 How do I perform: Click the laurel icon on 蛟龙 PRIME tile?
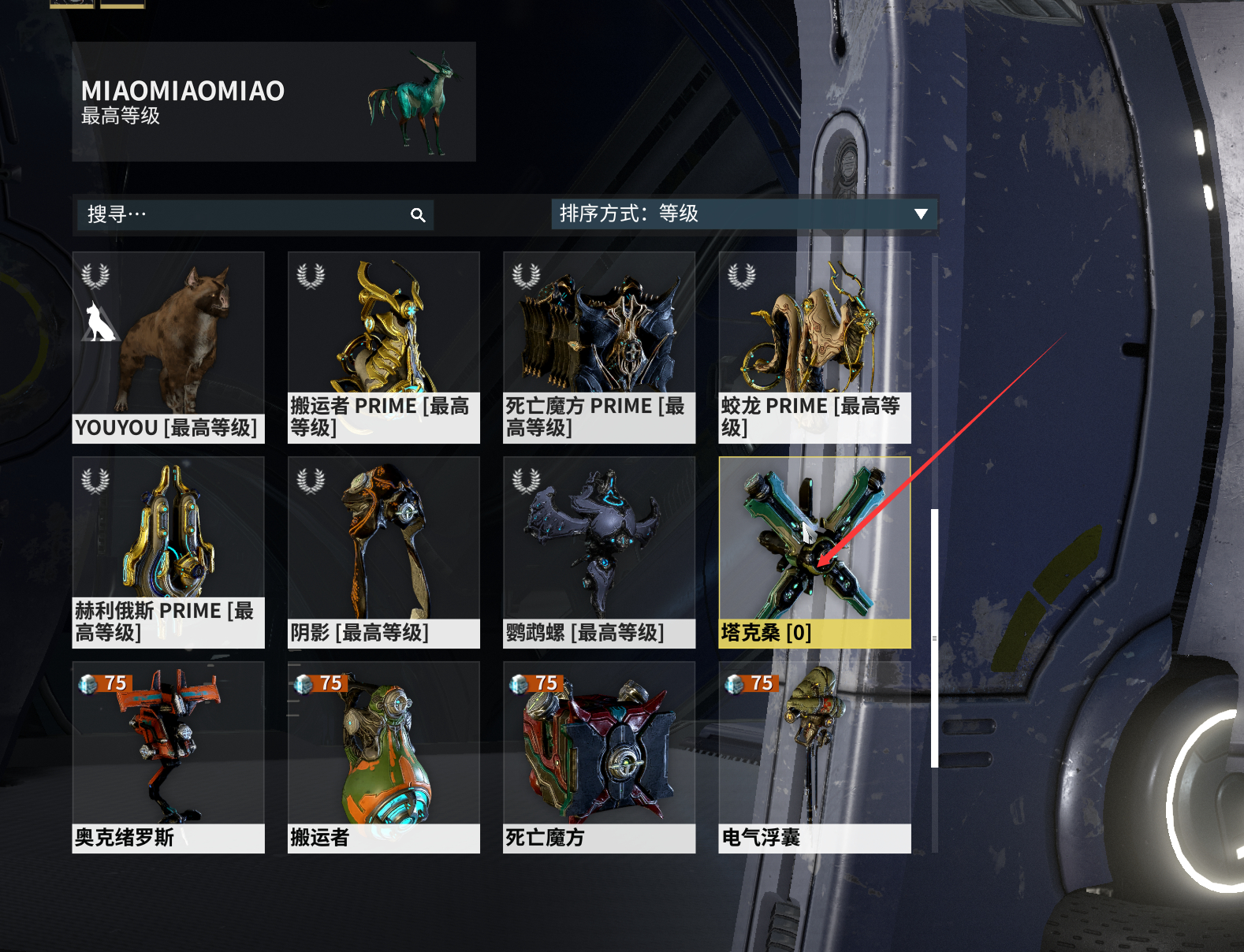pos(739,276)
